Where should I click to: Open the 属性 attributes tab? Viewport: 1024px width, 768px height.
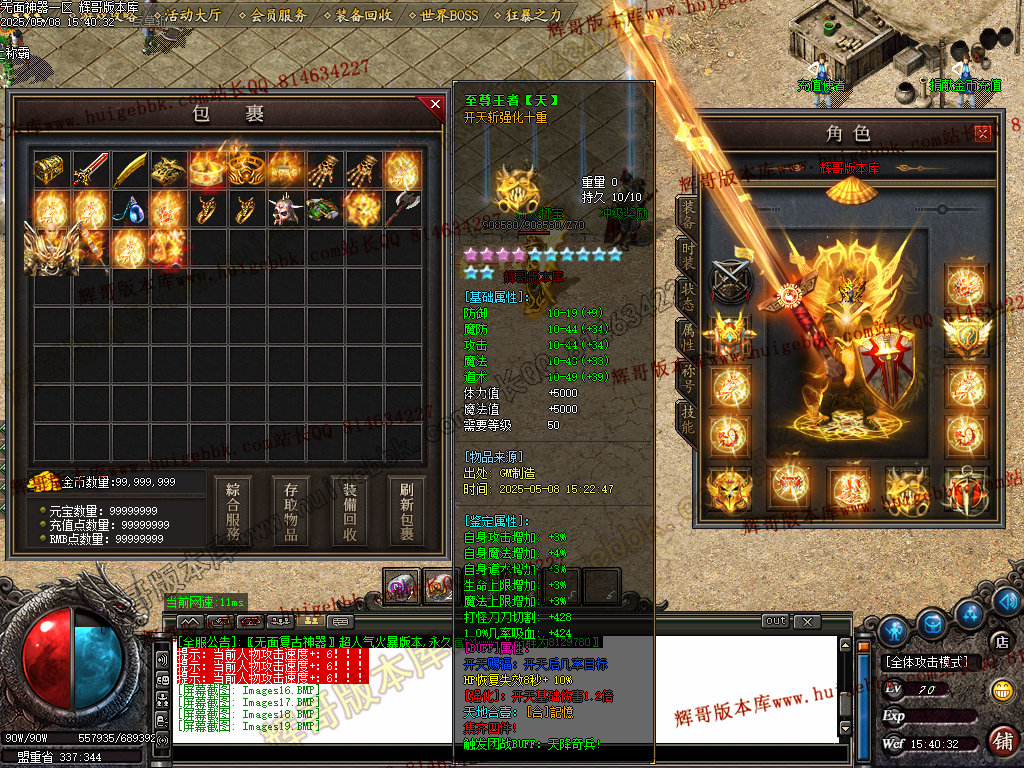pos(688,338)
